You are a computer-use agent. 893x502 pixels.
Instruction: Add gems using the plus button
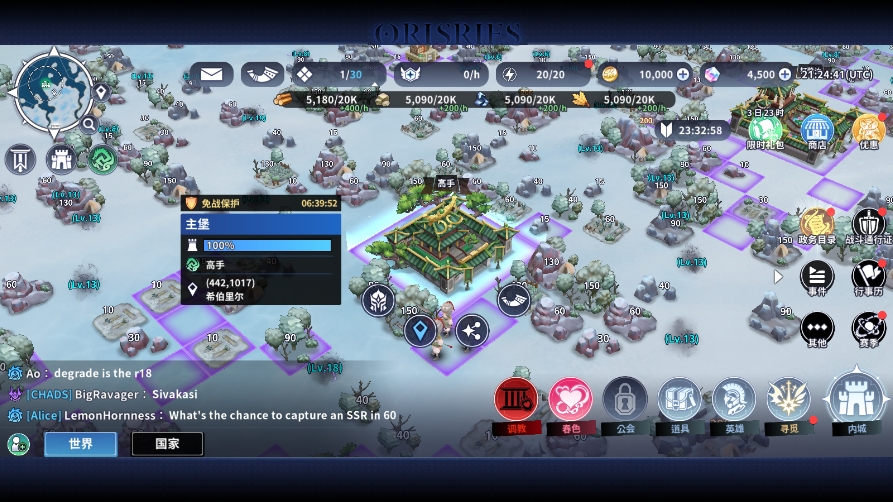pyautogui.click(x=785, y=74)
